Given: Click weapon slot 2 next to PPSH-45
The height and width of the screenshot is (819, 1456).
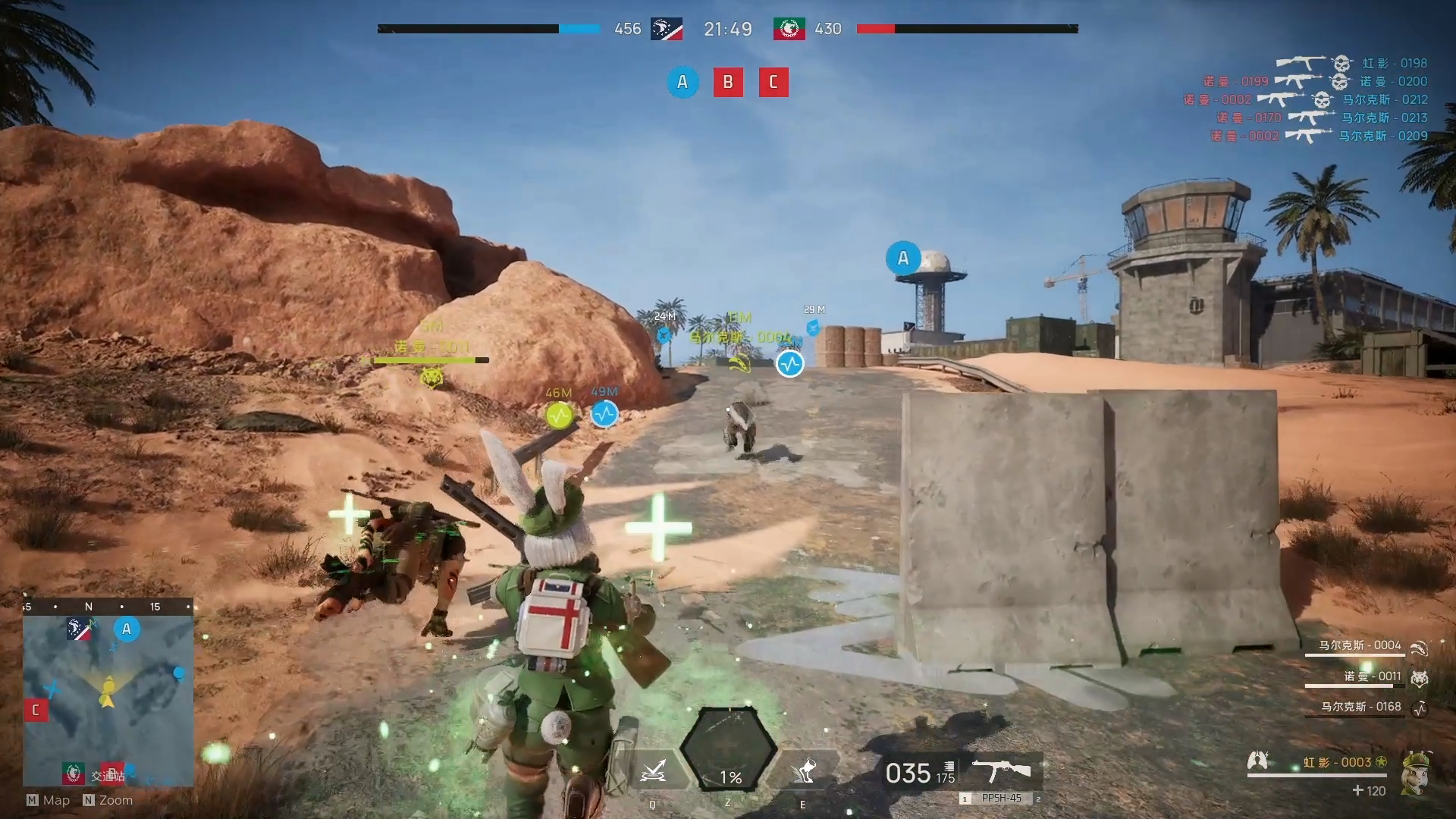Looking at the screenshot, I should (x=1039, y=799).
